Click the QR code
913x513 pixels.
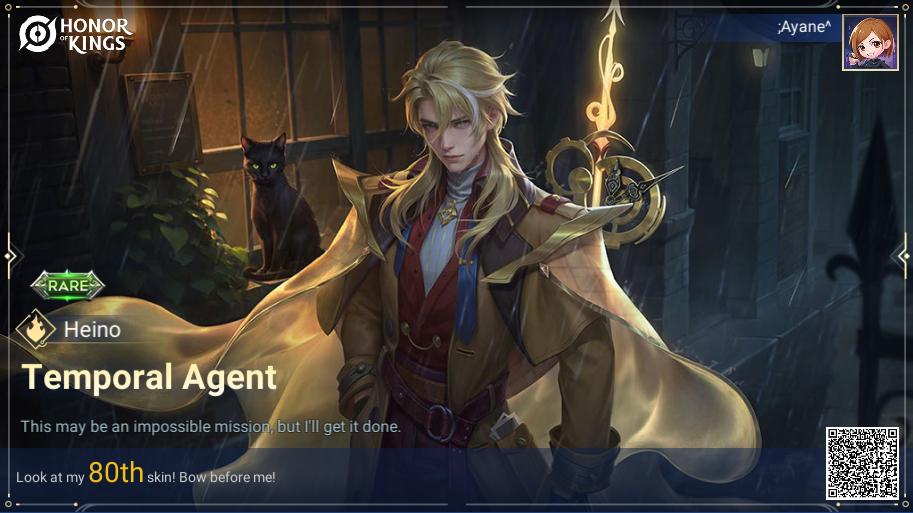(x=861, y=463)
